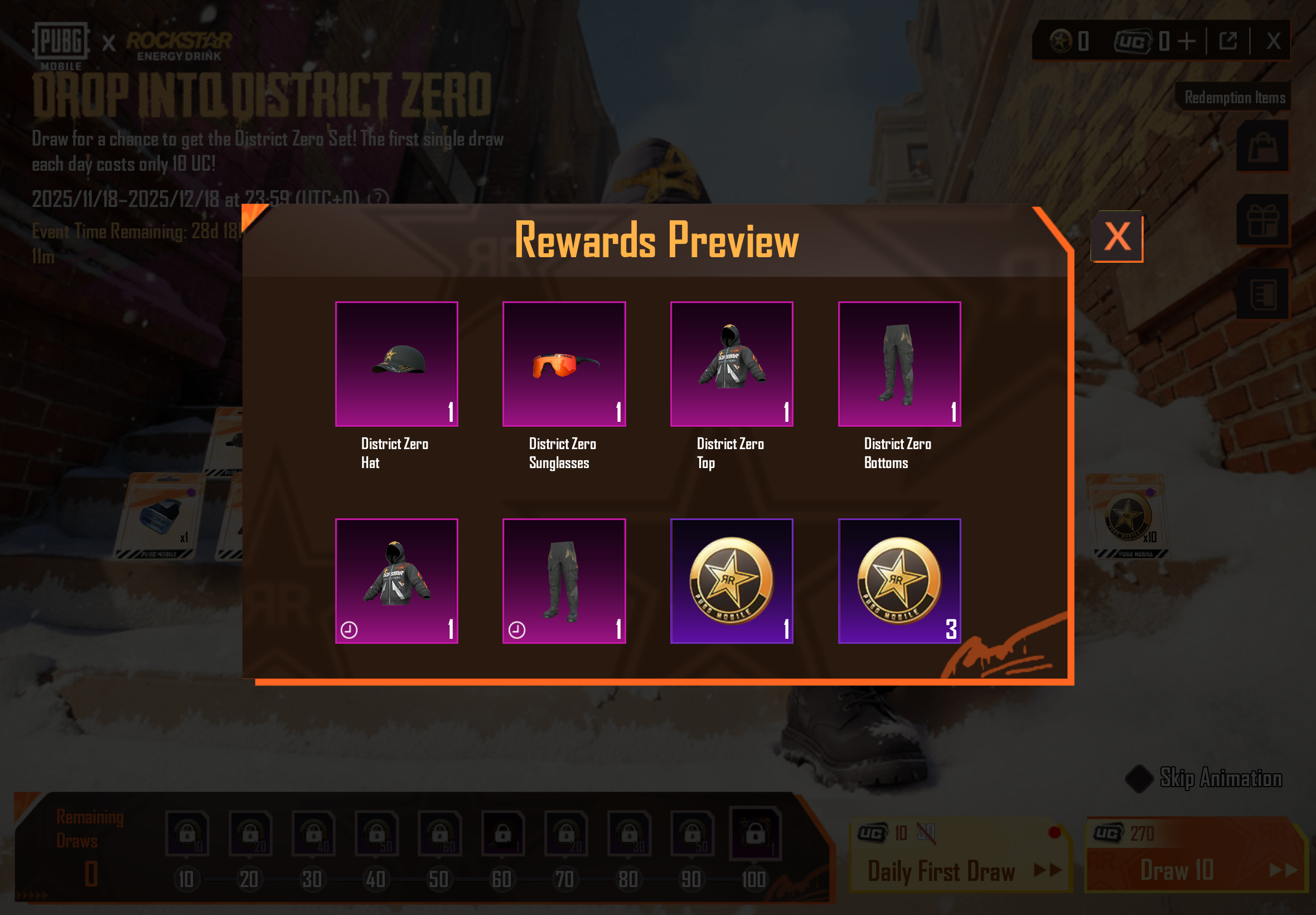Open the Redemption Items shop bag
The width and height of the screenshot is (1316, 915).
(1262, 146)
